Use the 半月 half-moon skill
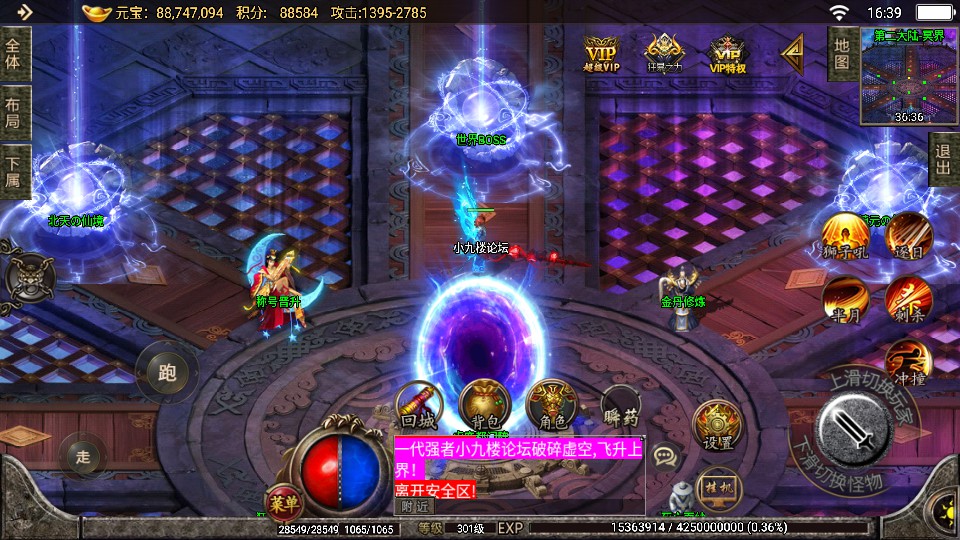Screen dimensions: 960x540 click(845, 299)
